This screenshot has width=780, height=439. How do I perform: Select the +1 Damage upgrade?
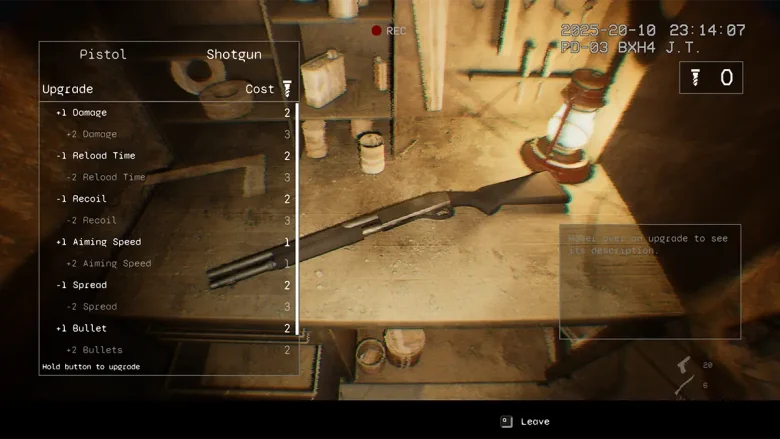(167, 113)
